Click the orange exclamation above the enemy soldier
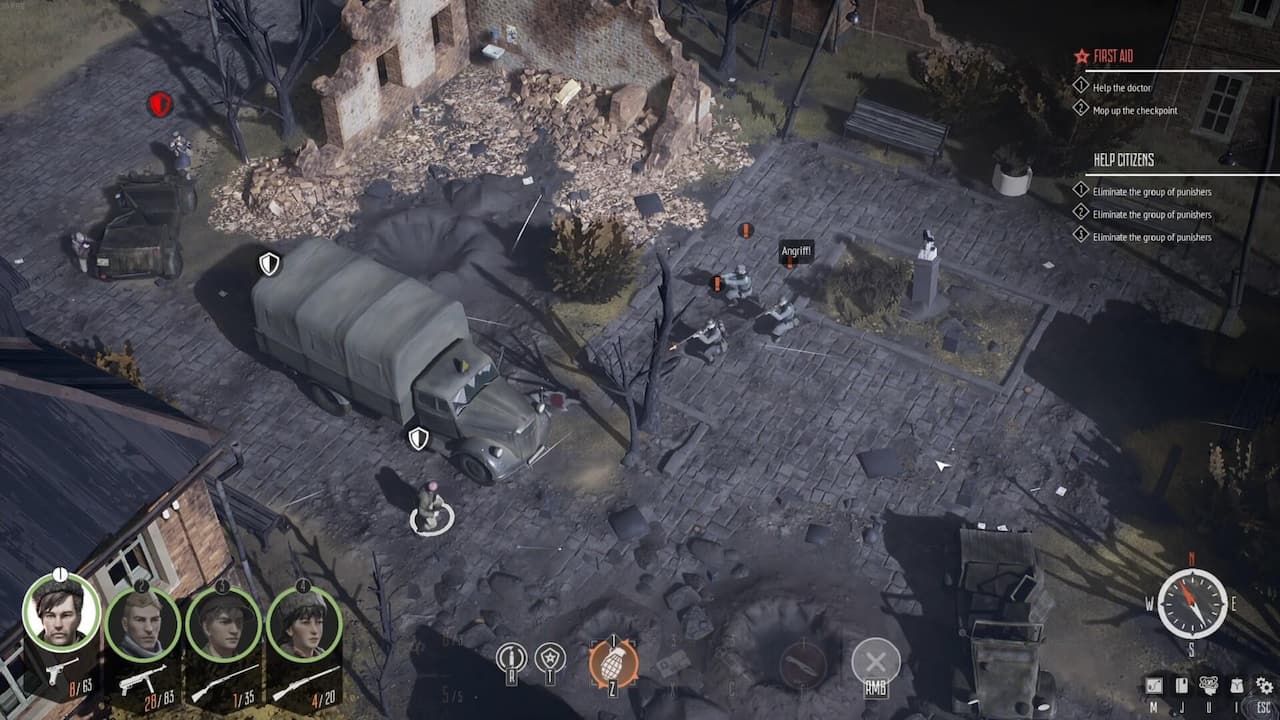 pyautogui.click(x=744, y=230)
